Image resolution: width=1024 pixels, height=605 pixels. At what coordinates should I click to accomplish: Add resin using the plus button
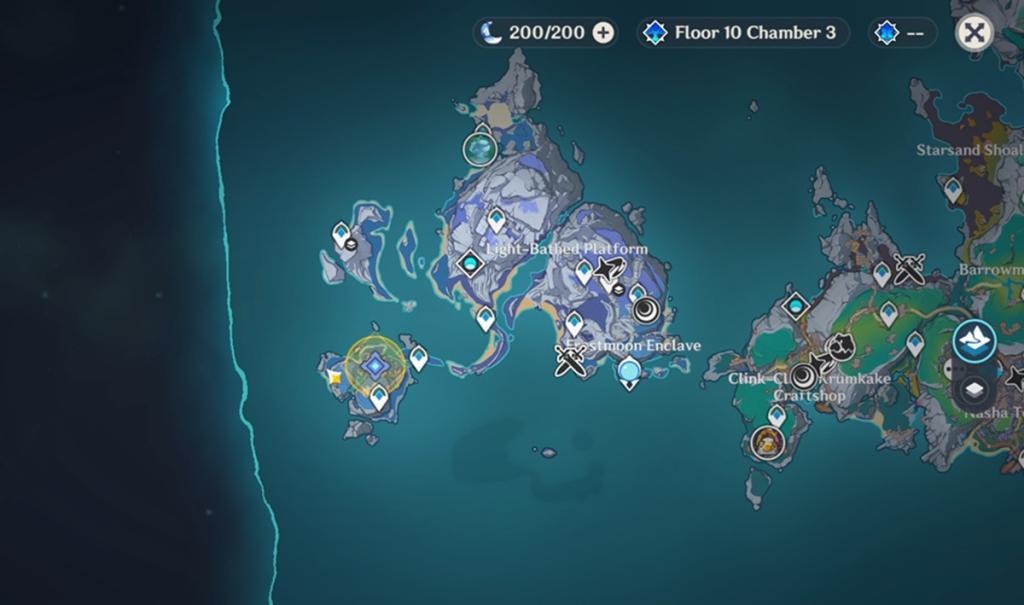(603, 33)
